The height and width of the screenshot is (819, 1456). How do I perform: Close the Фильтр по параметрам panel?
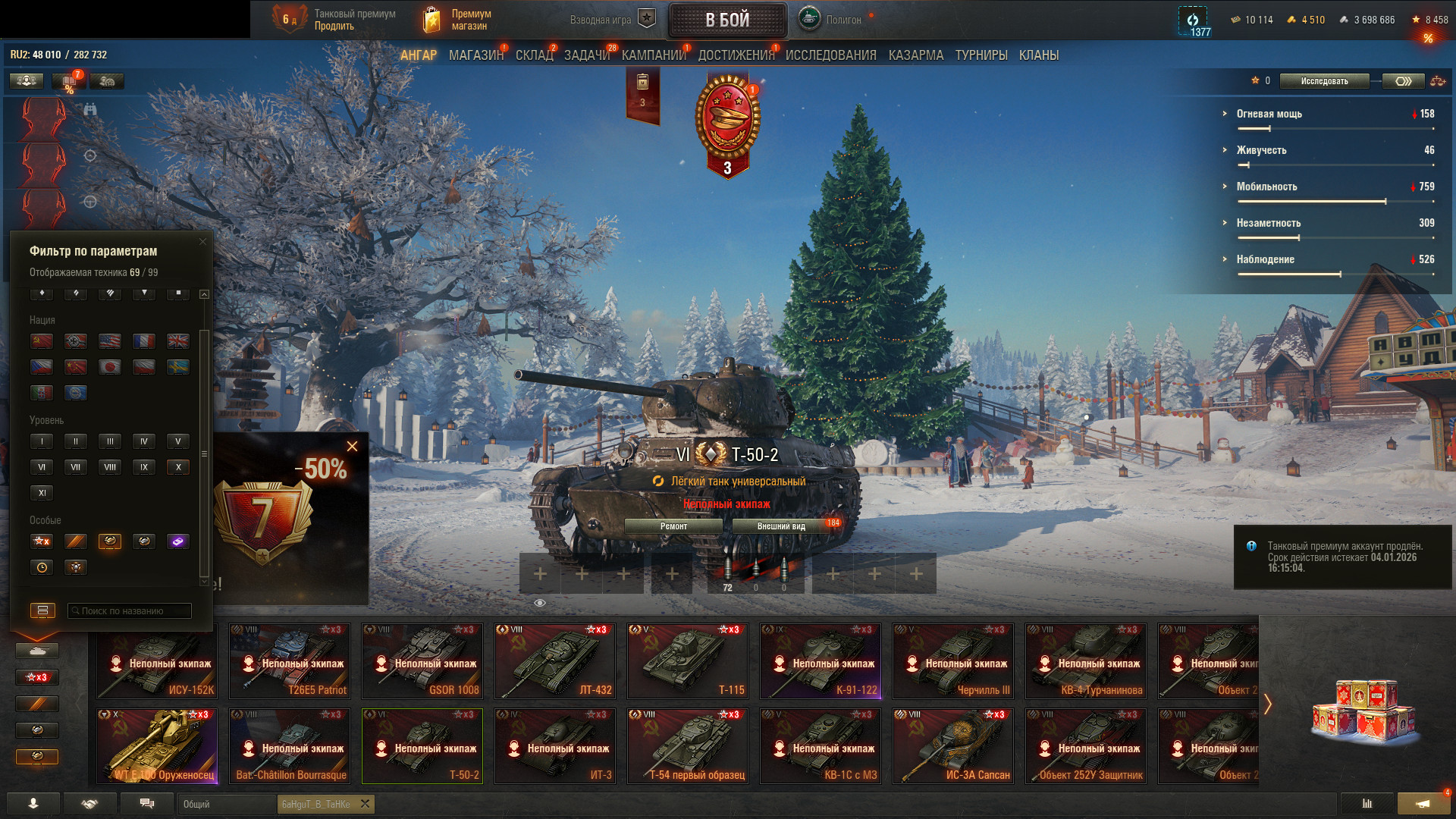pyautogui.click(x=202, y=242)
